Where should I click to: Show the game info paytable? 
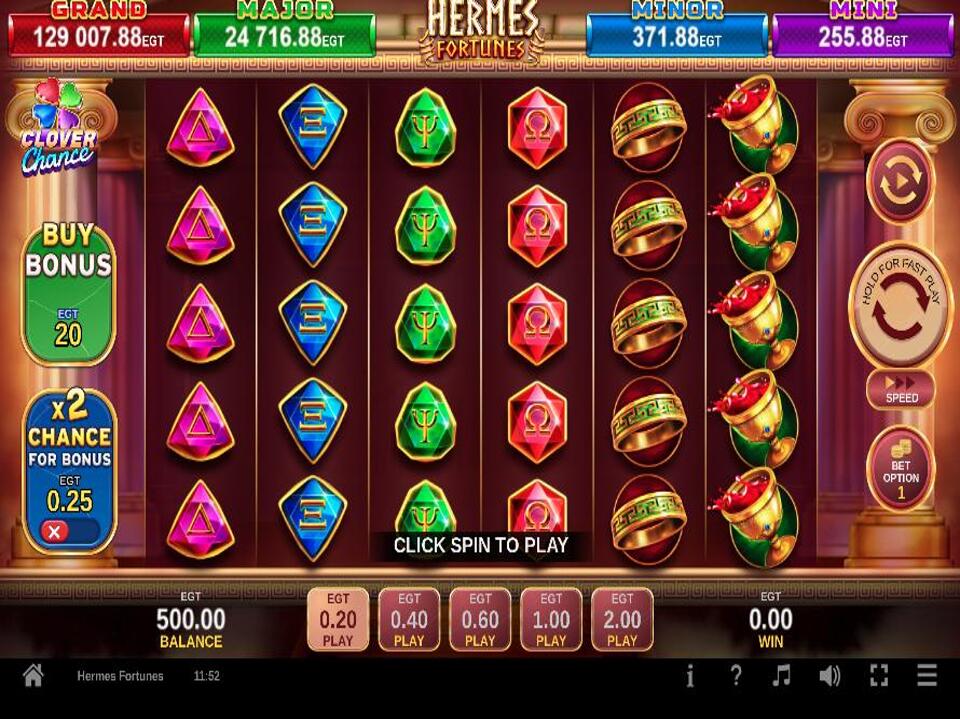(690, 676)
